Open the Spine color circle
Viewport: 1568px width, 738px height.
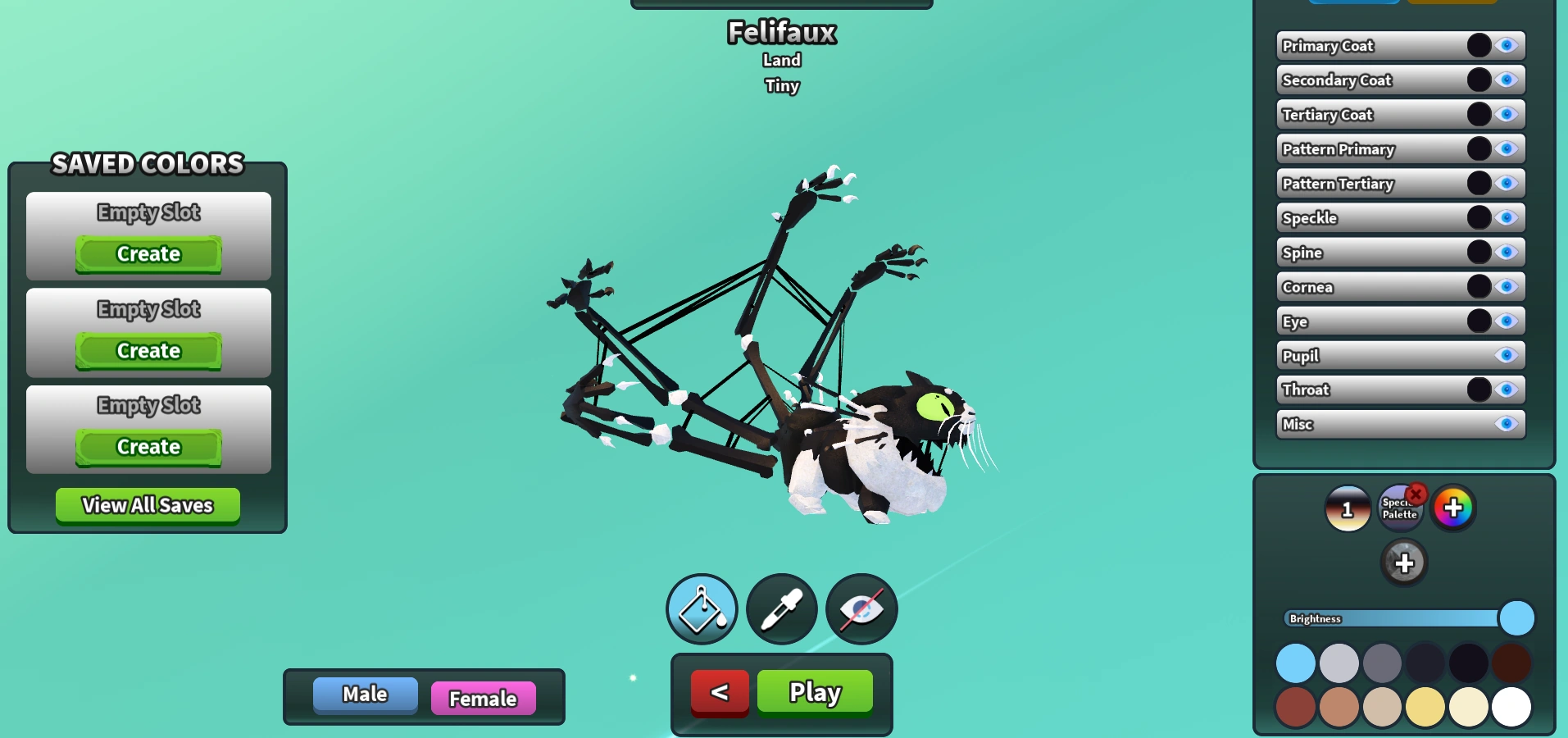point(1479,252)
